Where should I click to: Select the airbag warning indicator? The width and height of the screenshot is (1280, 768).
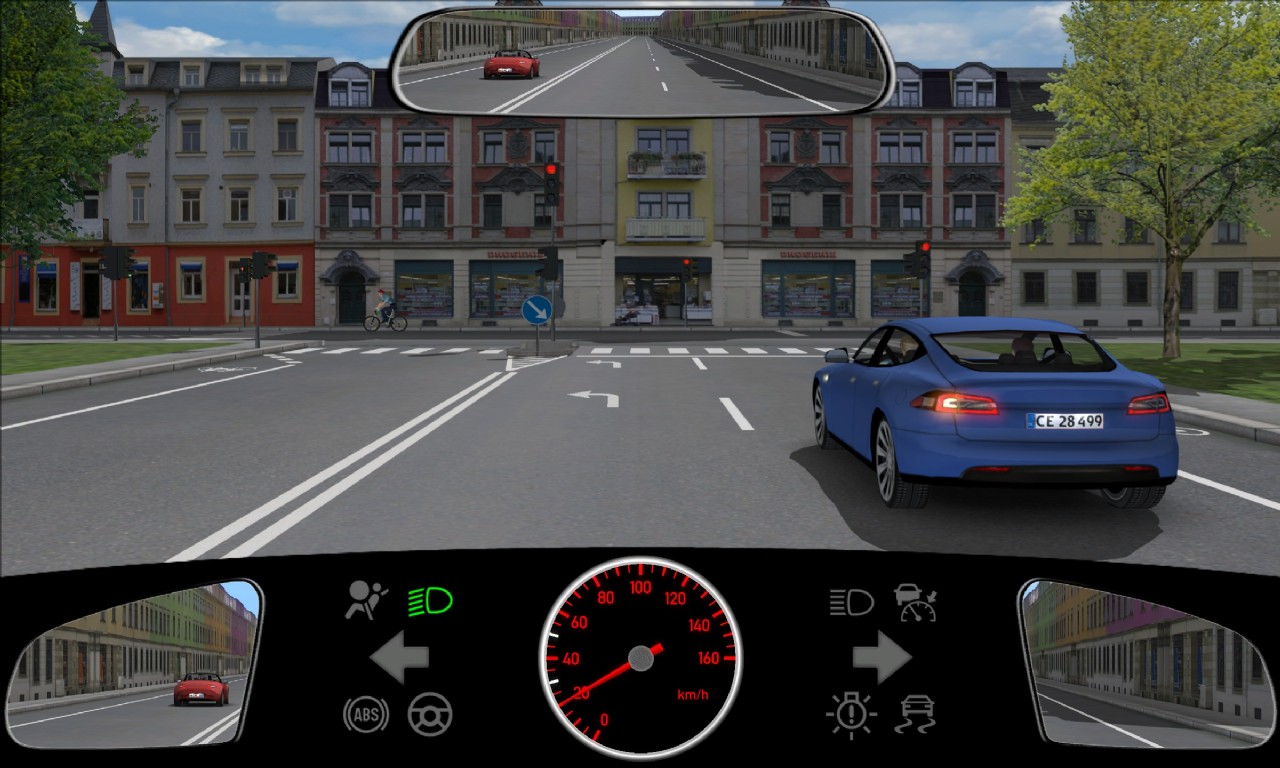pyautogui.click(x=365, y=600)
